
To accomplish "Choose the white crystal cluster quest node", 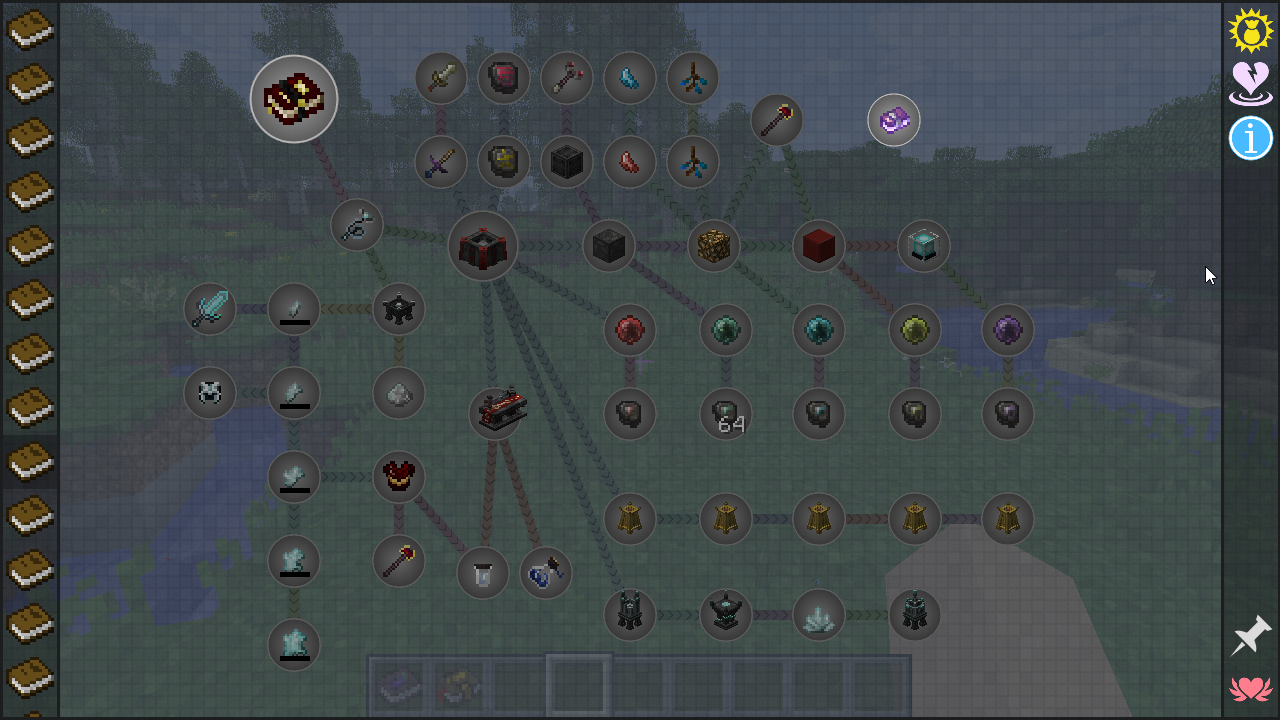I will click(819, 615).
